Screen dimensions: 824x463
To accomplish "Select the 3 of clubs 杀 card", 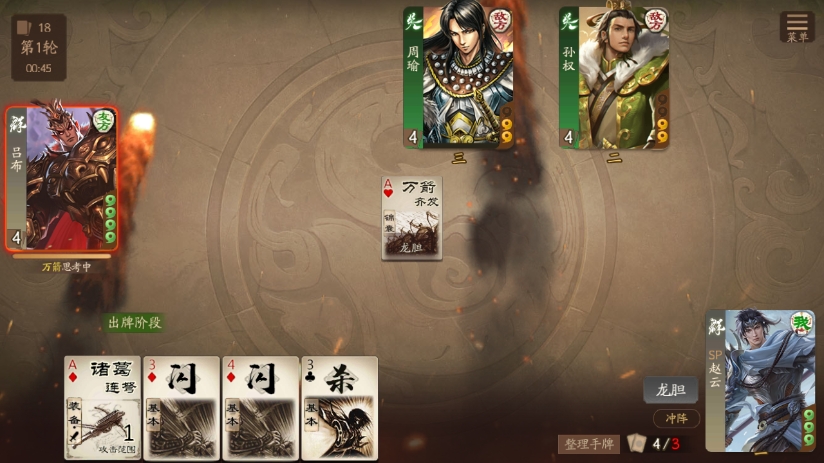I will [340, 407].
